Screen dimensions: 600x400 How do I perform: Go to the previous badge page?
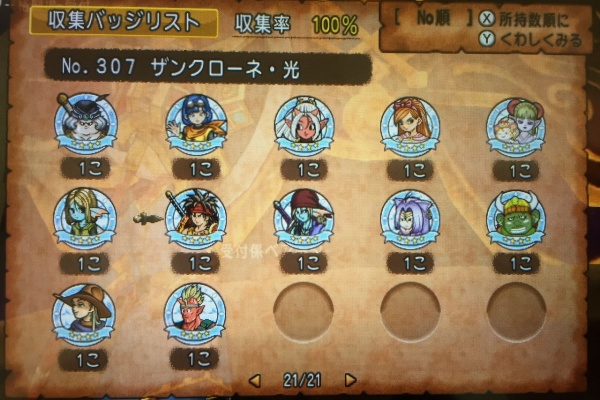point(254,381)
